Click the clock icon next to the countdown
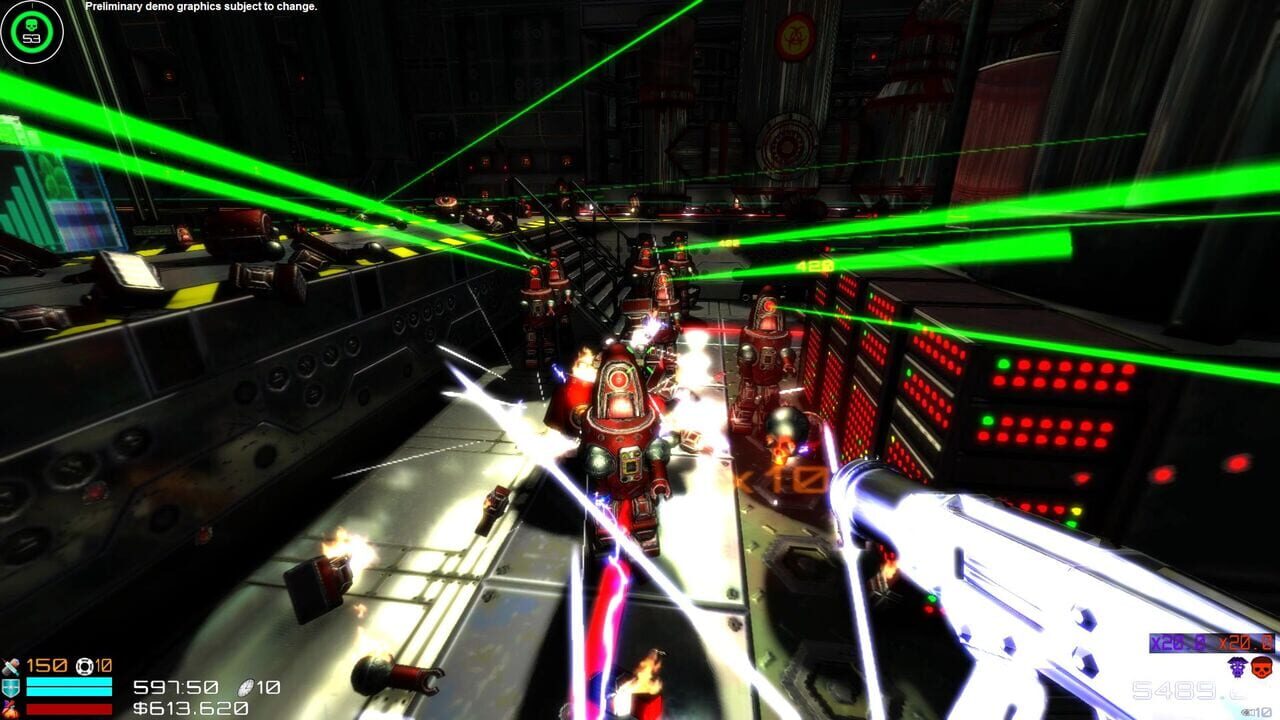Image resolution: width=1280 pixels, height=720 pixels. pyautogui.click(x=247, y=688)
